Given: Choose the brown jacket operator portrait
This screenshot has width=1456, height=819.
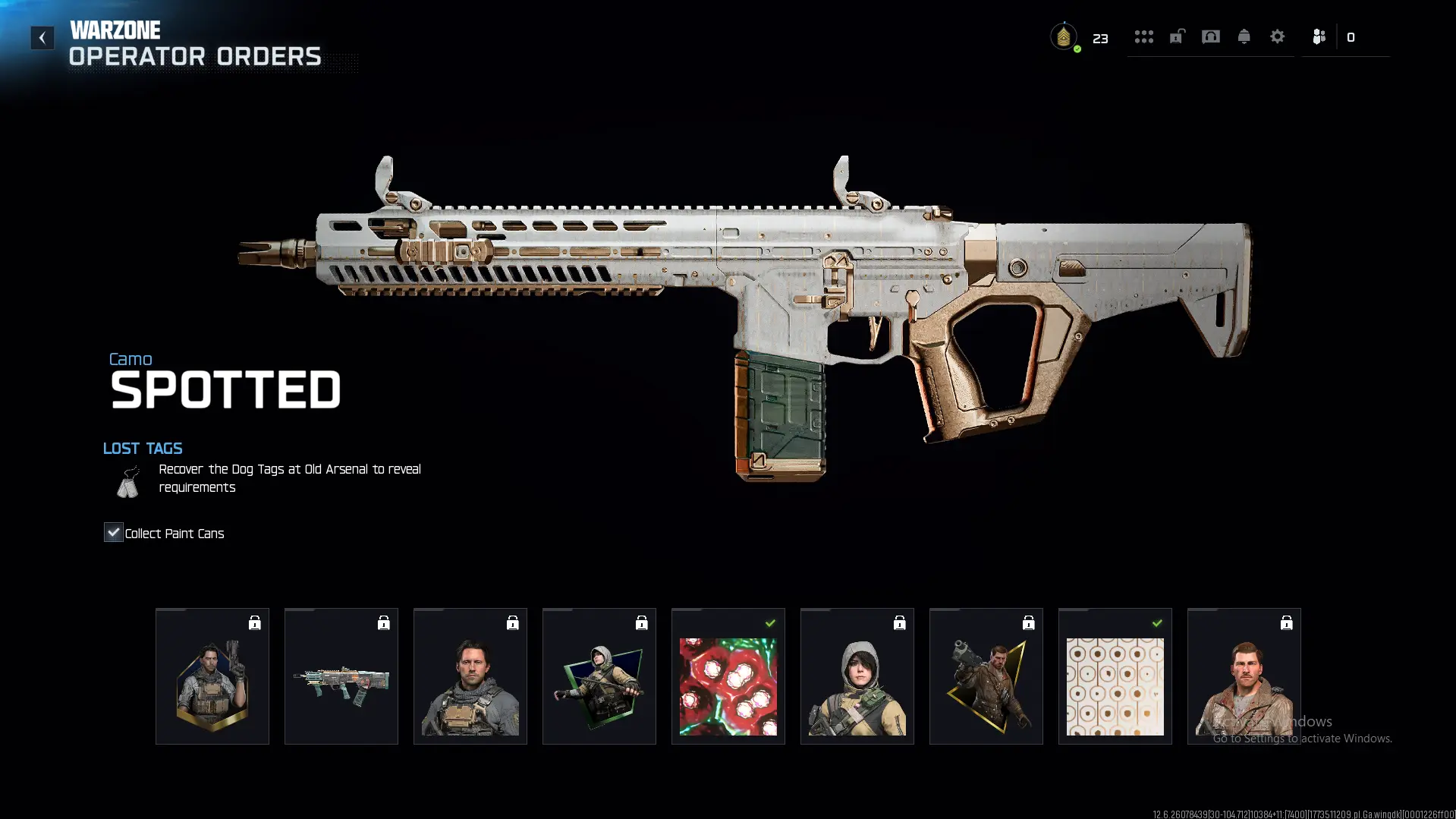Looking at the screenshot, I should click(x=1244, y=676).
